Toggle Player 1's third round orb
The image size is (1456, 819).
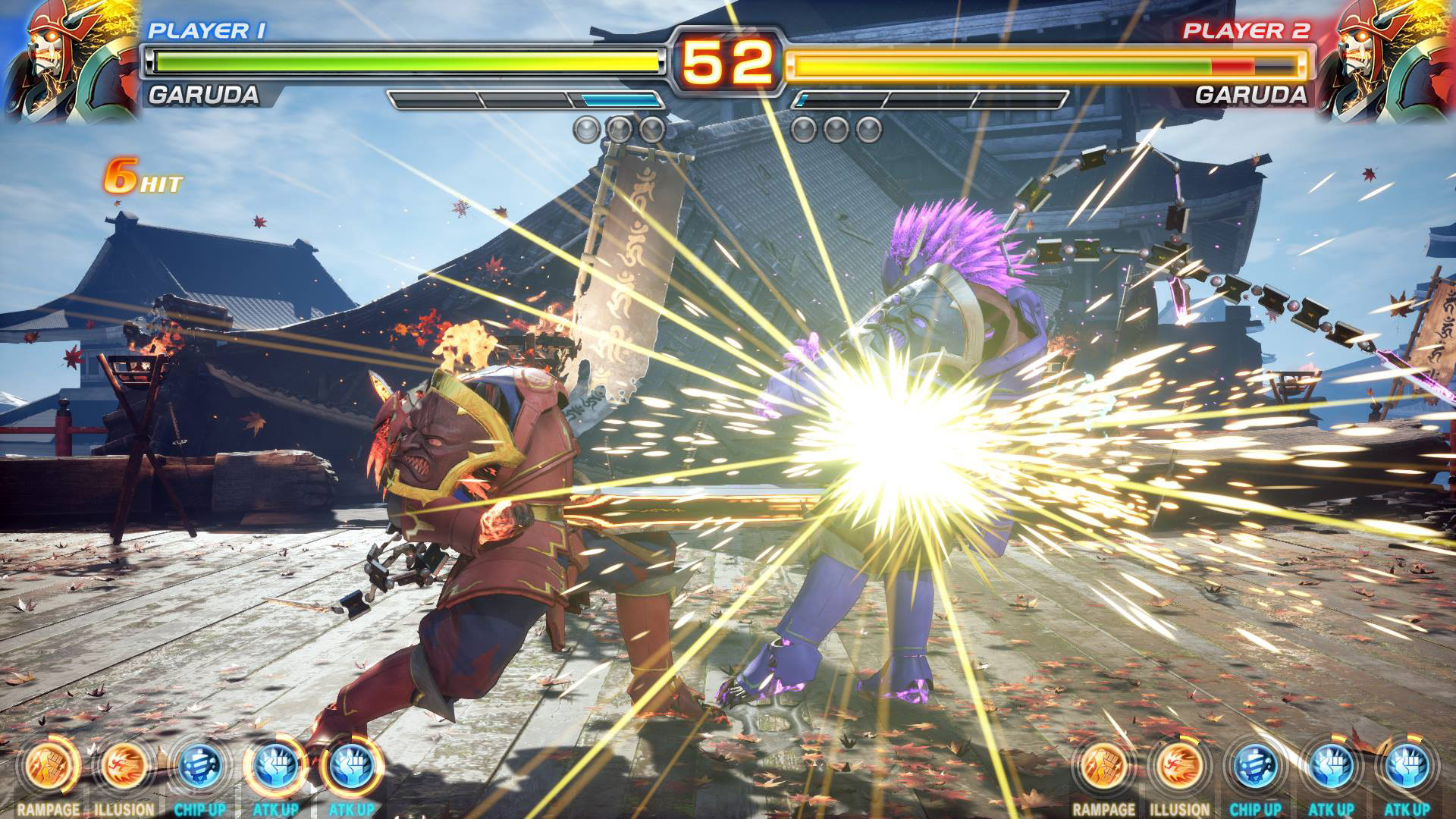[x=650, y=128]
